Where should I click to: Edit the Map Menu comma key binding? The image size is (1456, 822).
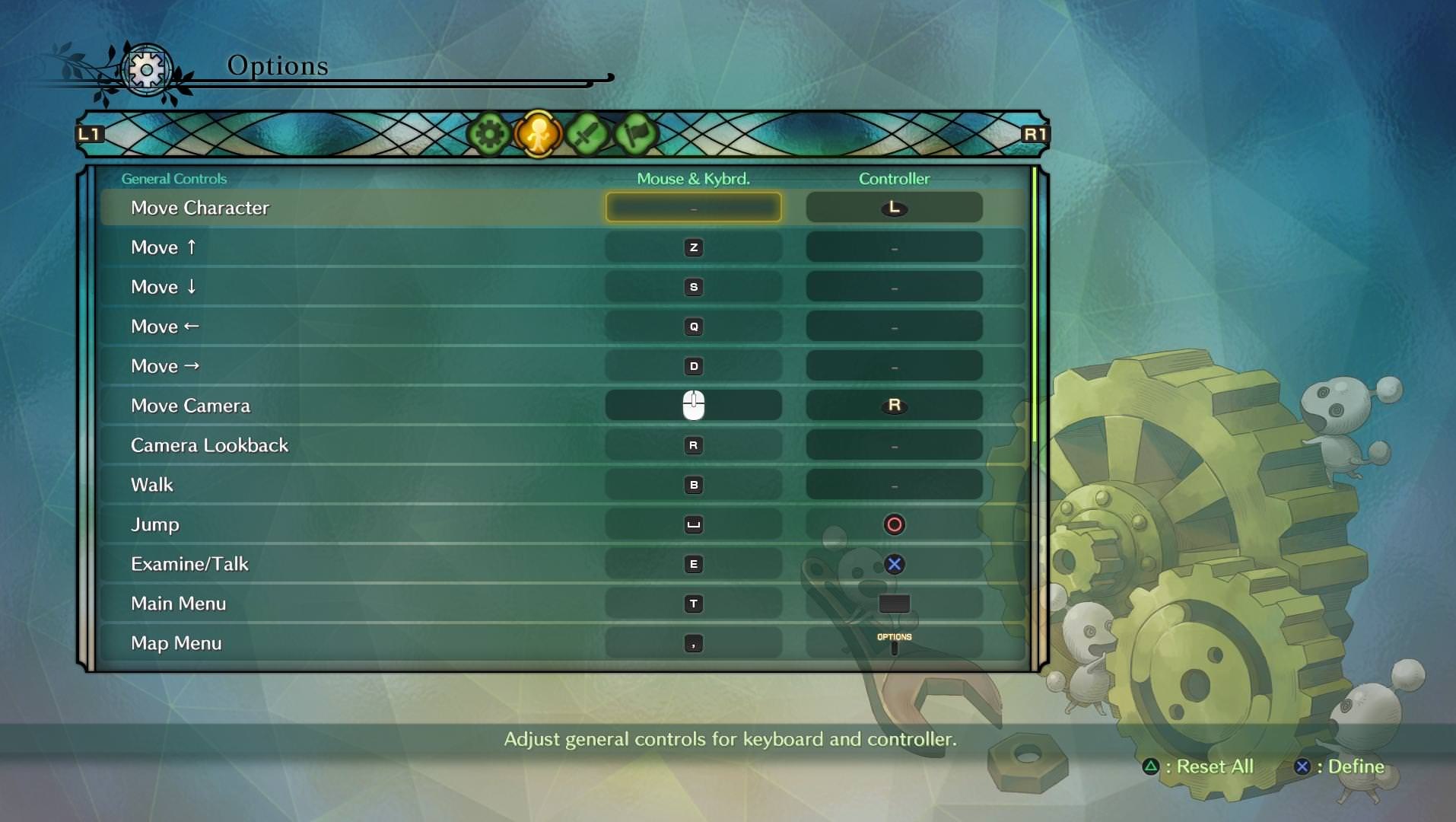pyautogui.click(x=693, y=643)
